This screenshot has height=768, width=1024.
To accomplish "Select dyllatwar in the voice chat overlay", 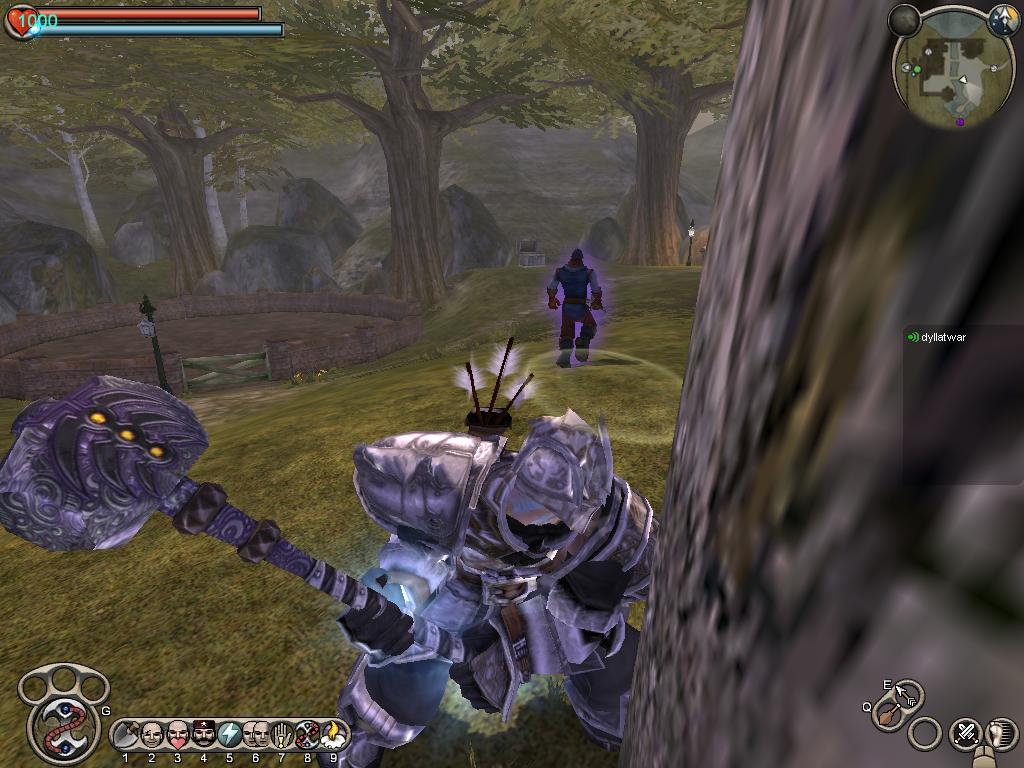I will [x=943, y=338].
